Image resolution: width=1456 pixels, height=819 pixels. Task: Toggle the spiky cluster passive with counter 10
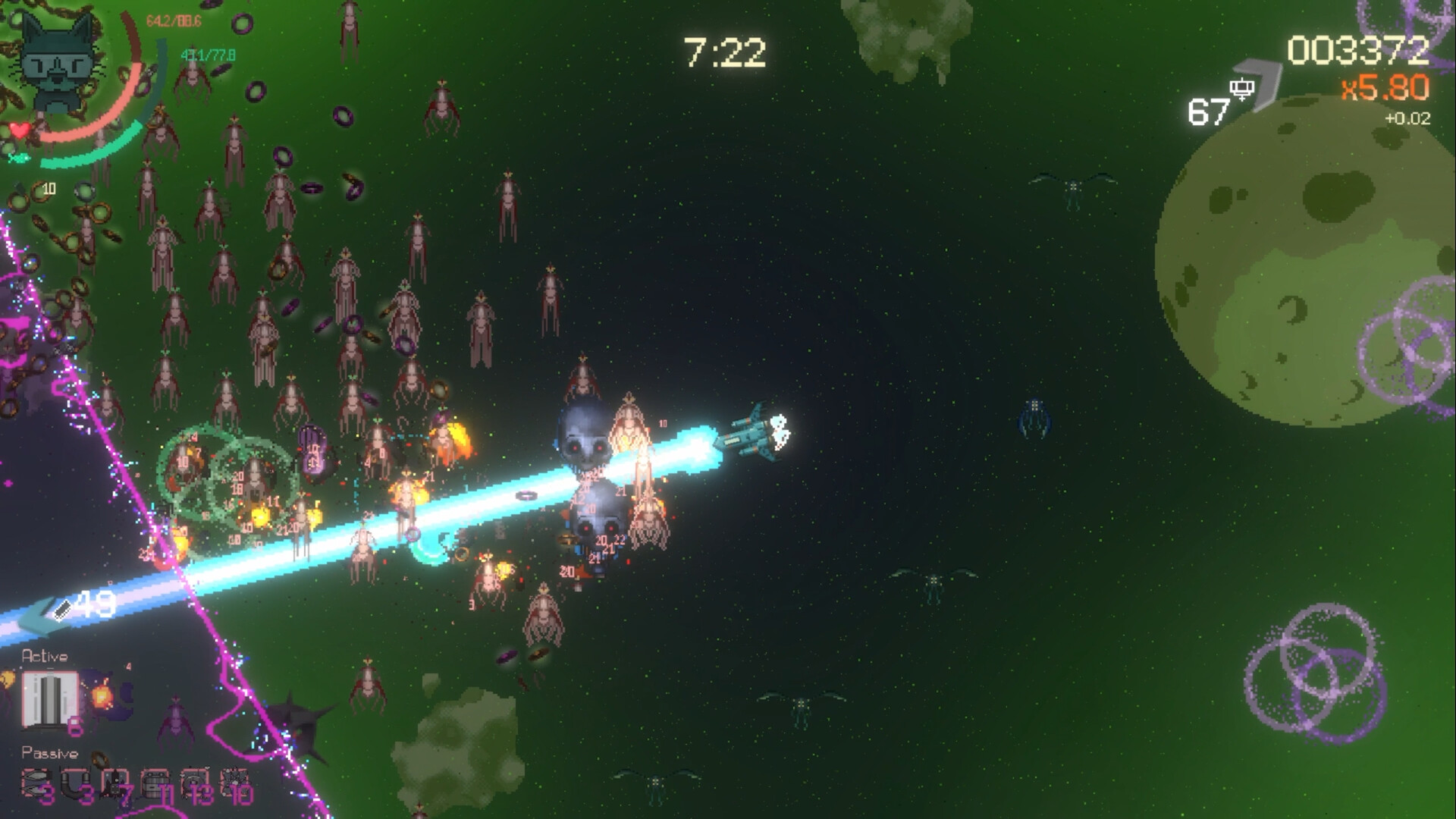pyautogui.click(x=231, y=783)
